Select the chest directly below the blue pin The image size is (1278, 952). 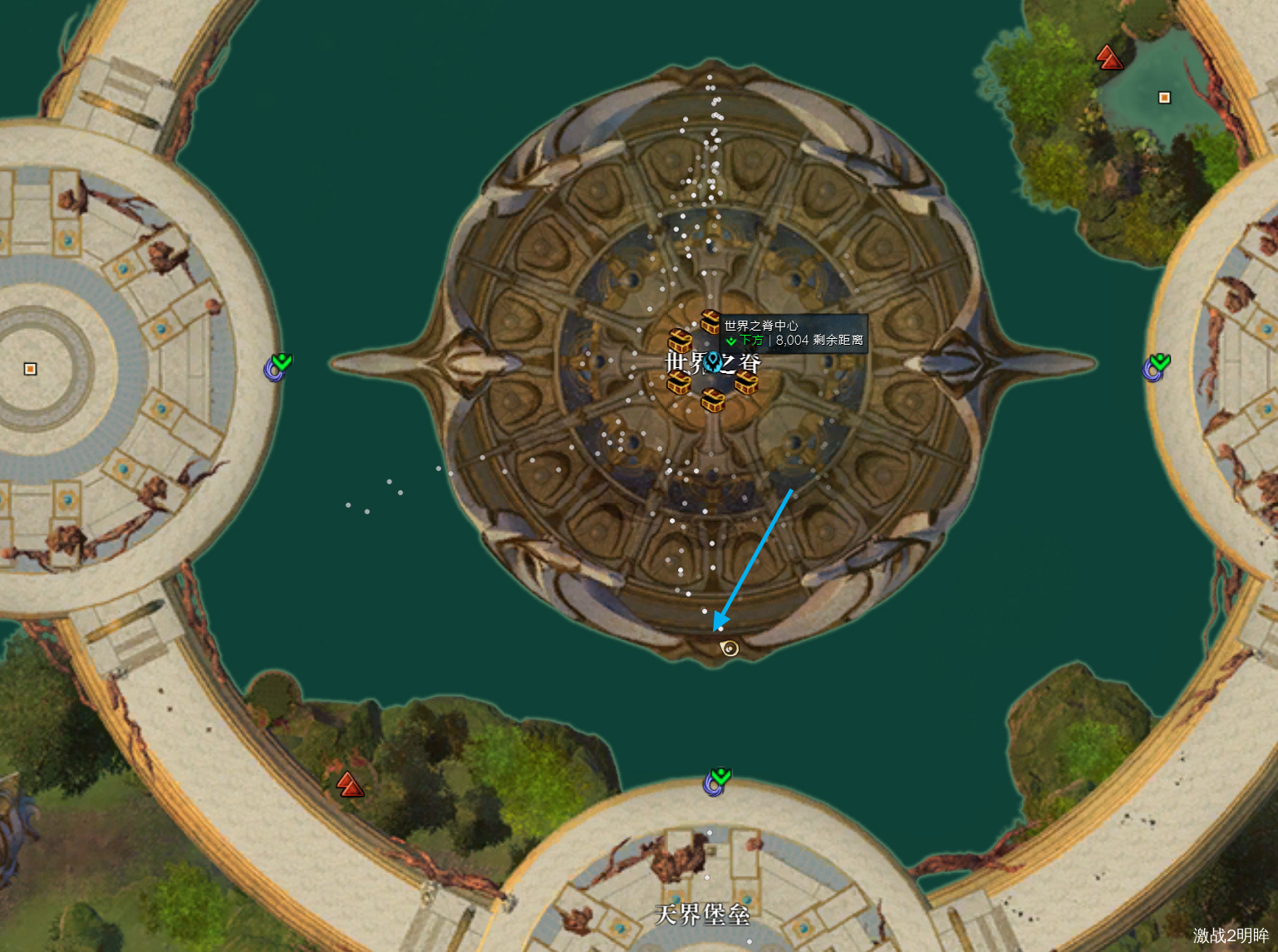712,400
